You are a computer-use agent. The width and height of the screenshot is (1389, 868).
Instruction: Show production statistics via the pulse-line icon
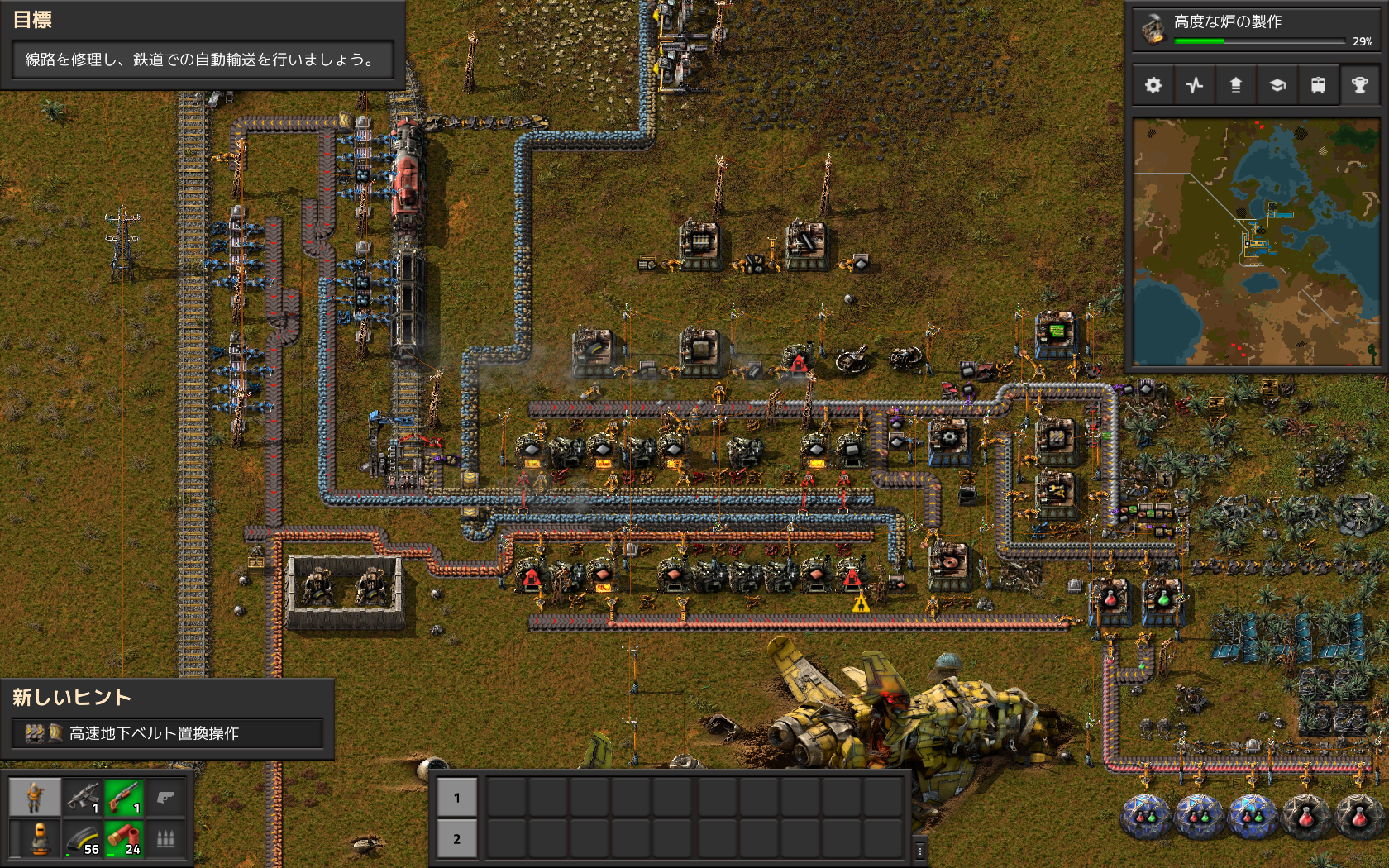coord(1195,85)
